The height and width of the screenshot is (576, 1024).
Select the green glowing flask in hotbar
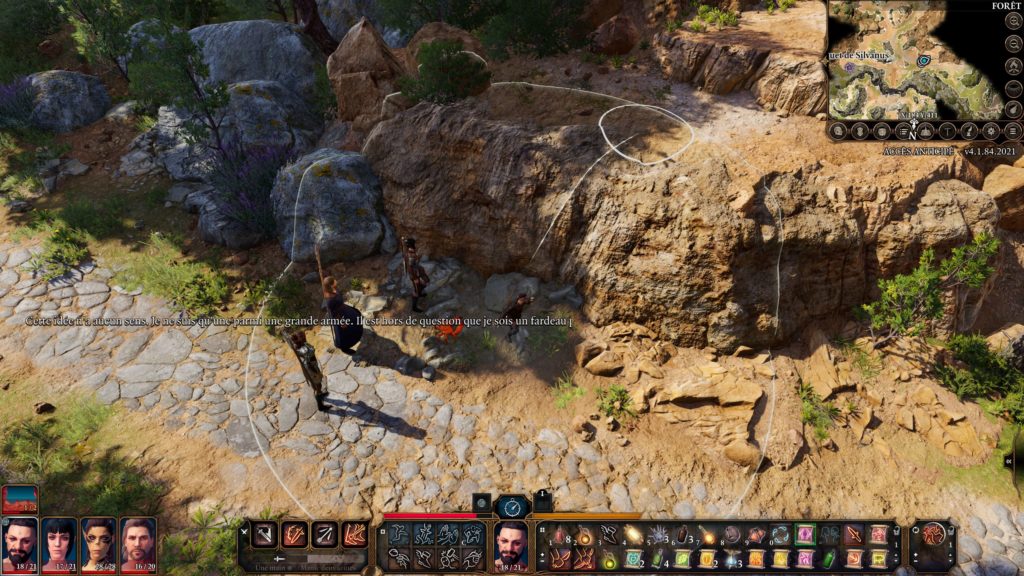(x=609, y=560)
